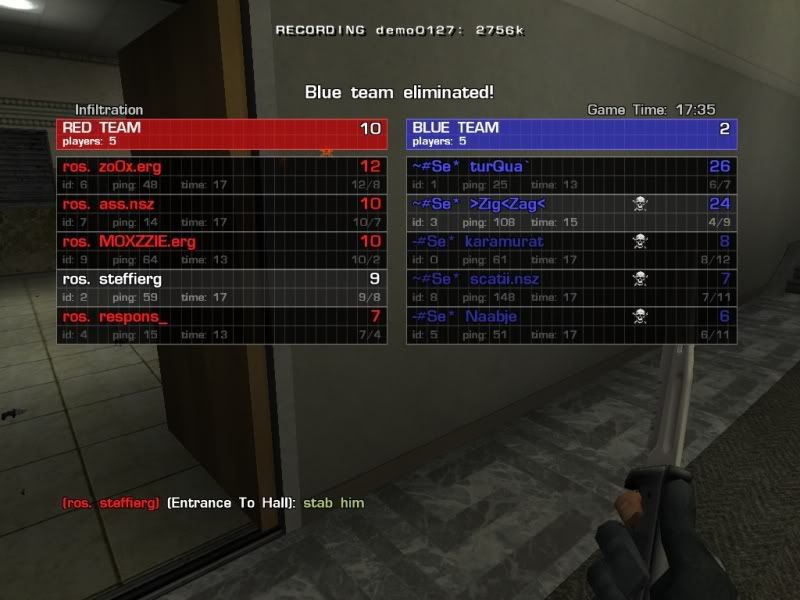This screenshot has width=800, height=600.
Task: Select the scatii.nsz player entry
Action: (571, 287)
